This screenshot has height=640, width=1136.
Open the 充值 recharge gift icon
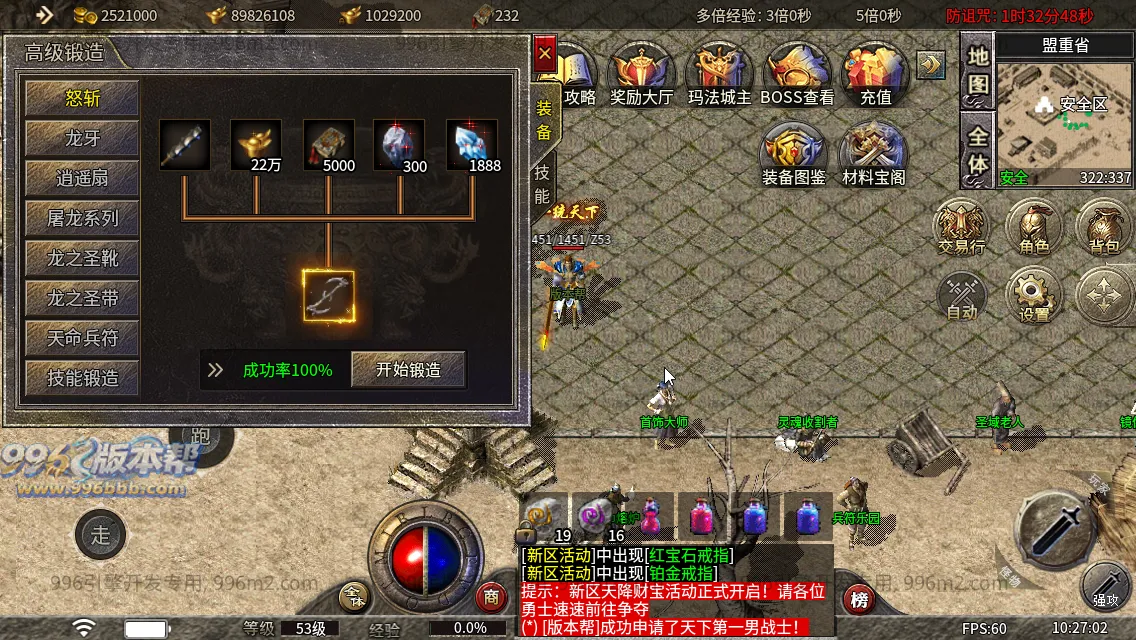pos(875,75)
